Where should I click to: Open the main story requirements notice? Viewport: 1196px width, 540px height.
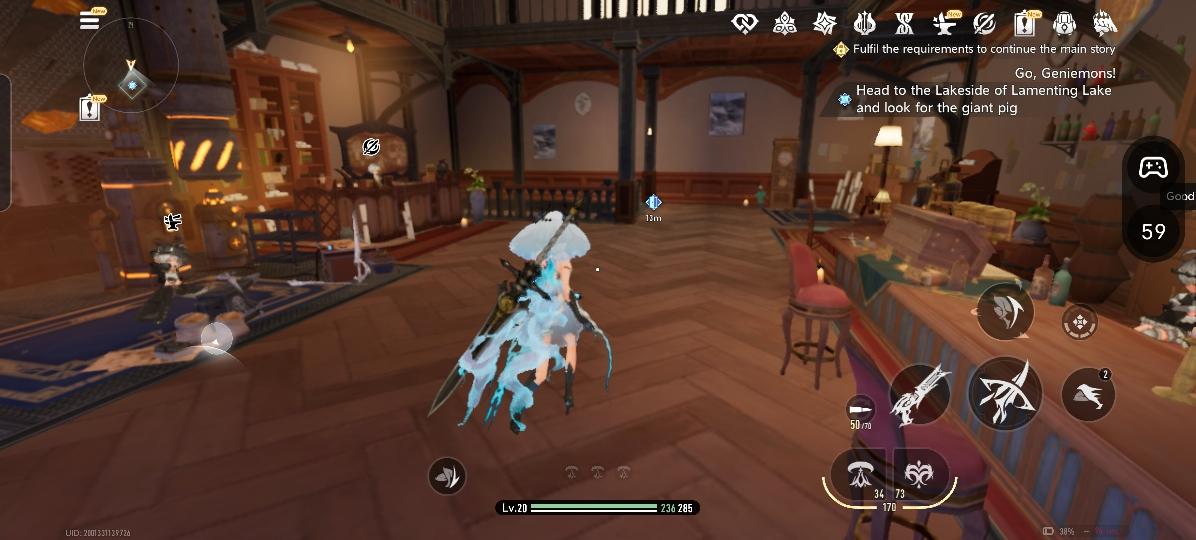(x=975, y=48)
